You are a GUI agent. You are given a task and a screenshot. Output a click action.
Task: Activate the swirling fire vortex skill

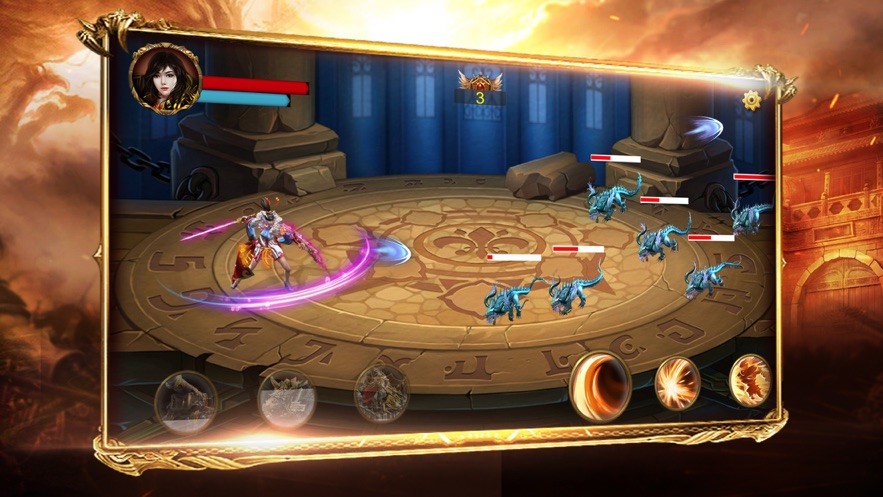(600, 384)
